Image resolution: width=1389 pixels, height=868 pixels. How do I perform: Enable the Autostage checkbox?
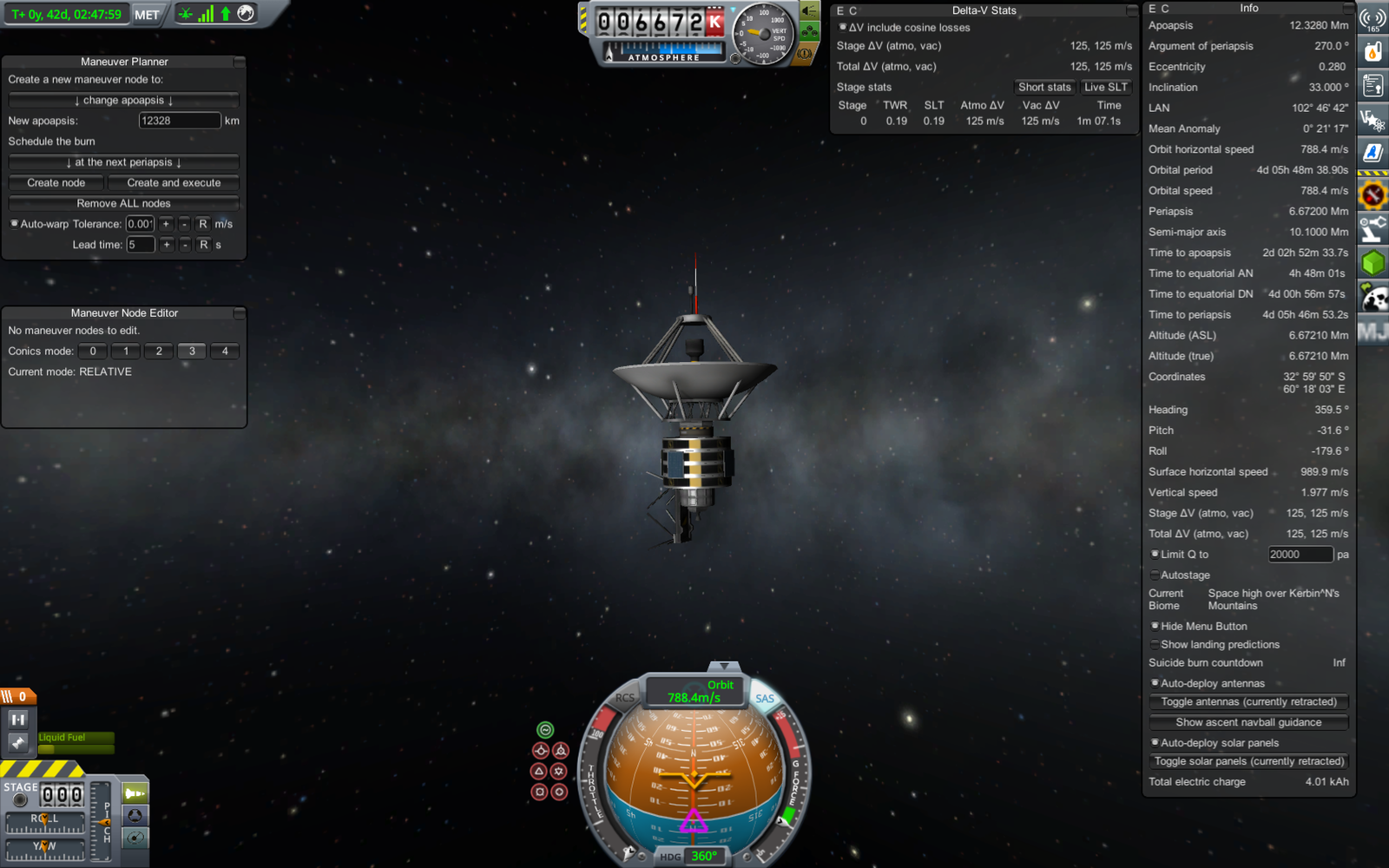[1155, 575]
